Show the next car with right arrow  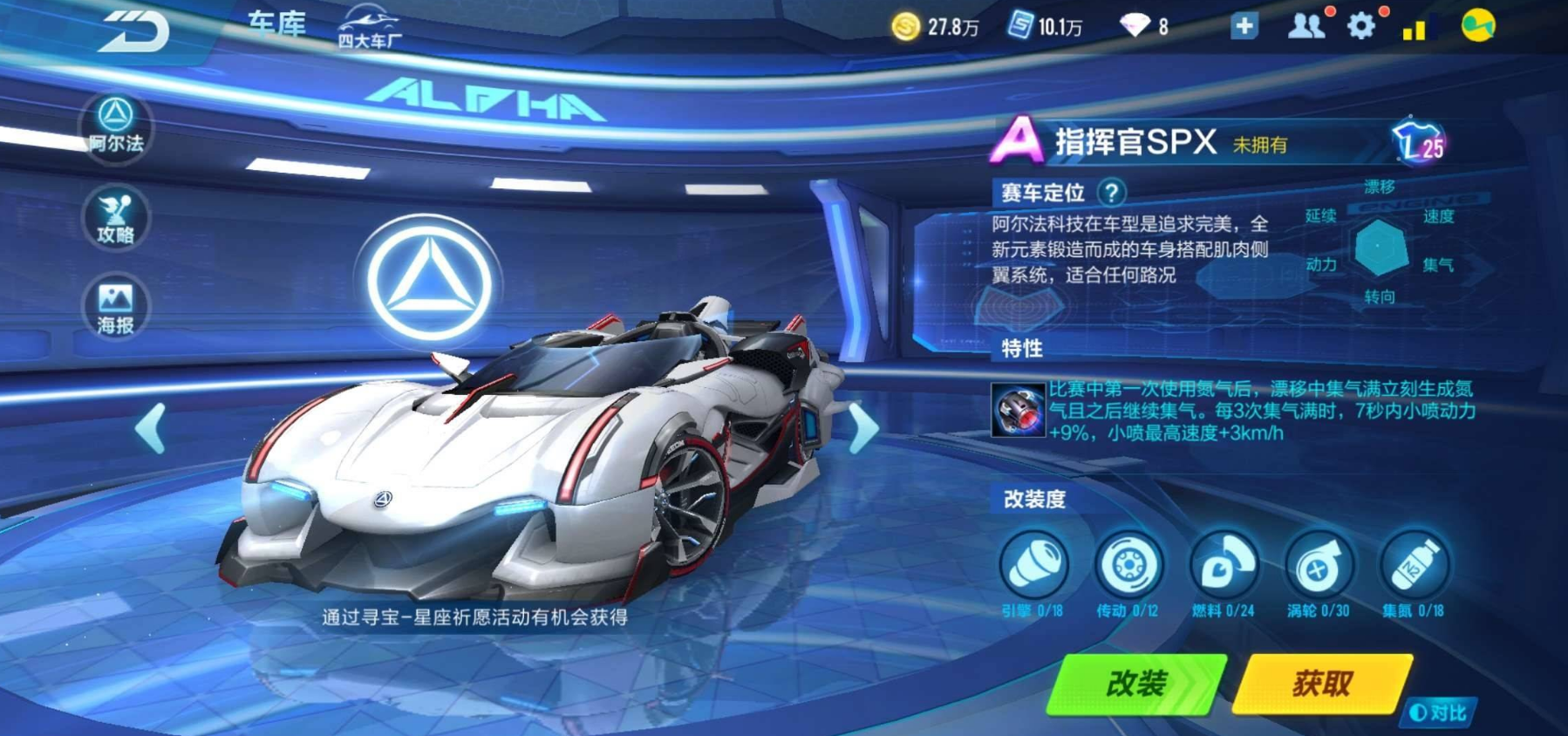862,428
